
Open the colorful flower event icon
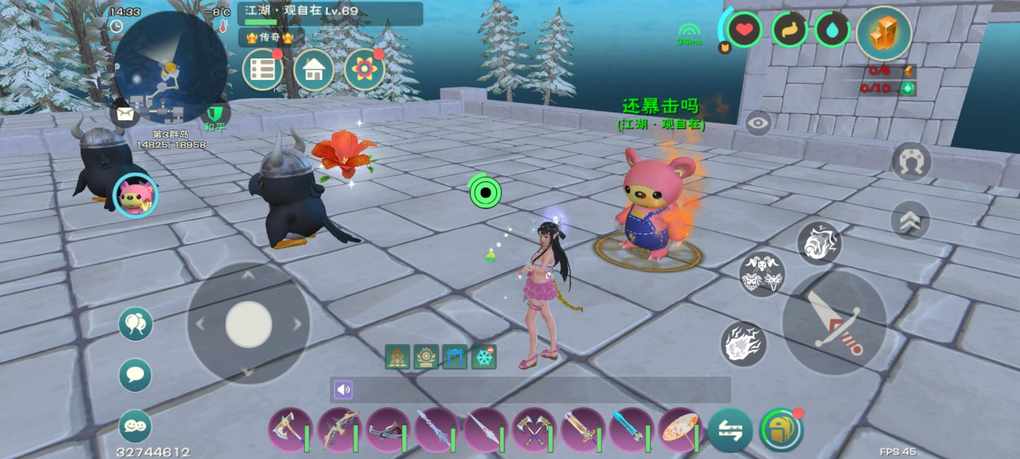click(x=364, y=70)
